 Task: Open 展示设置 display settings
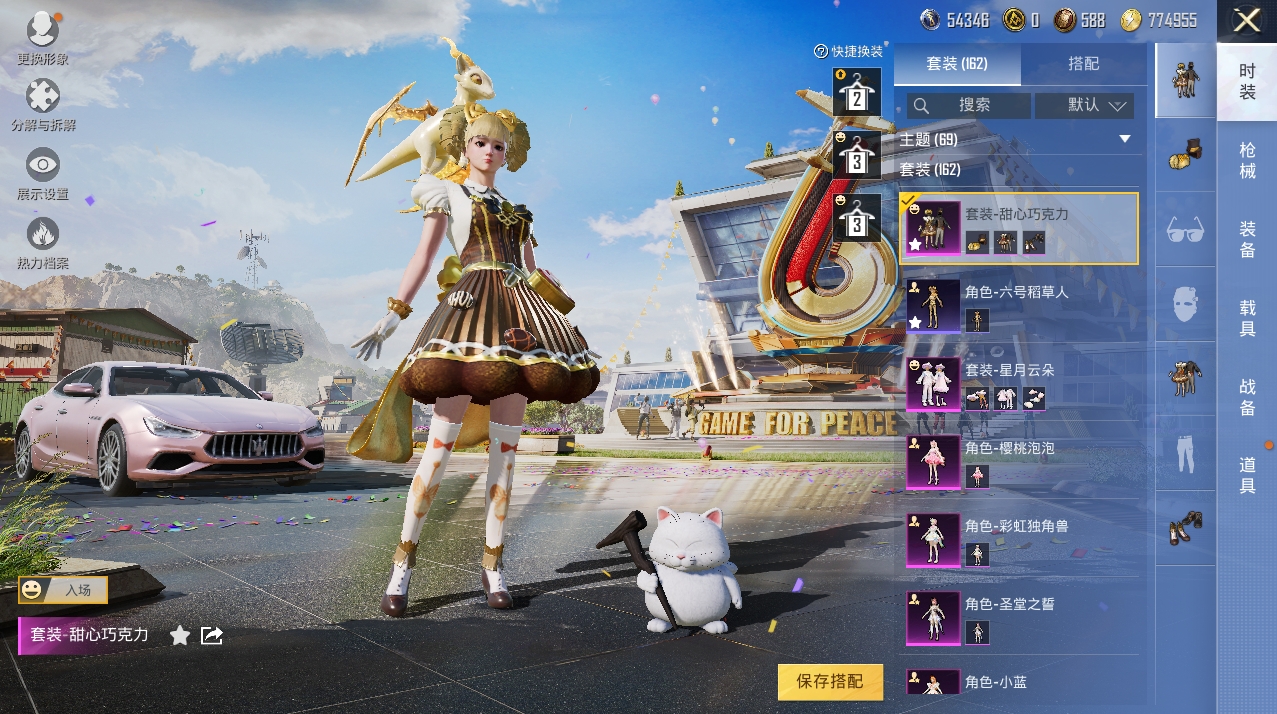pos(42,174)
